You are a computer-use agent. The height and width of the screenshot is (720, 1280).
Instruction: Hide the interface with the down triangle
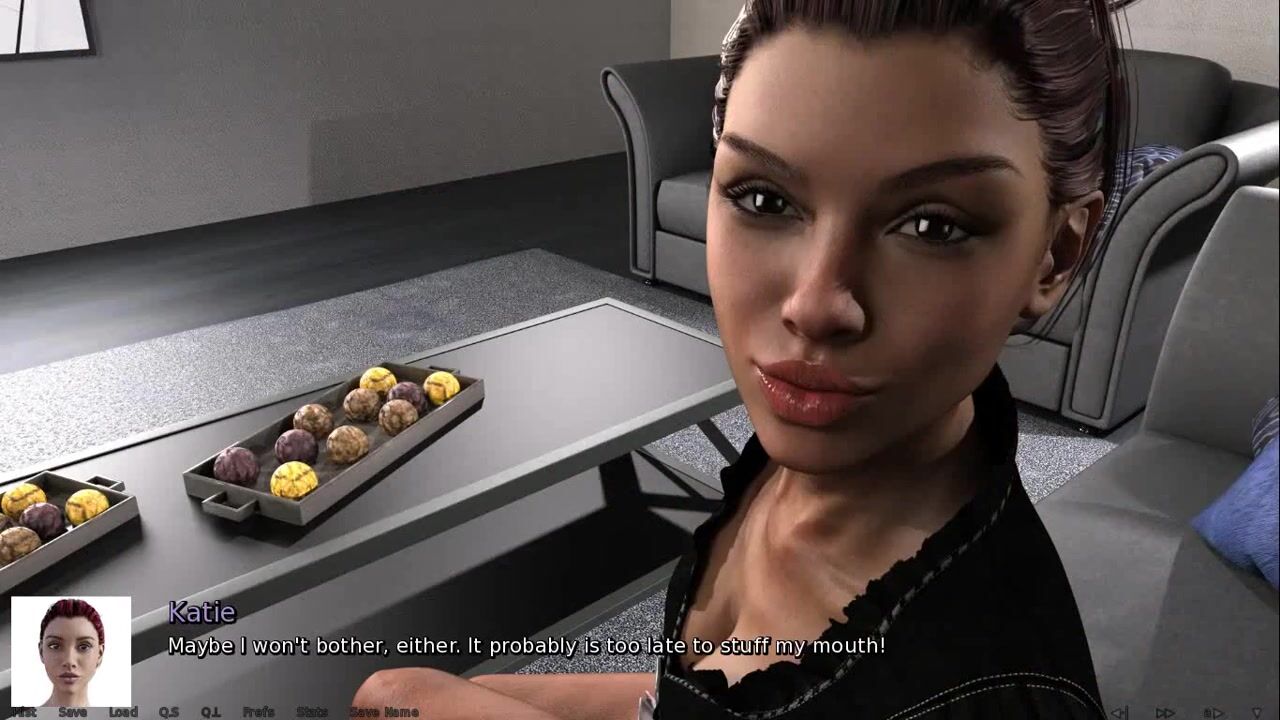[x=1257, y=712]
